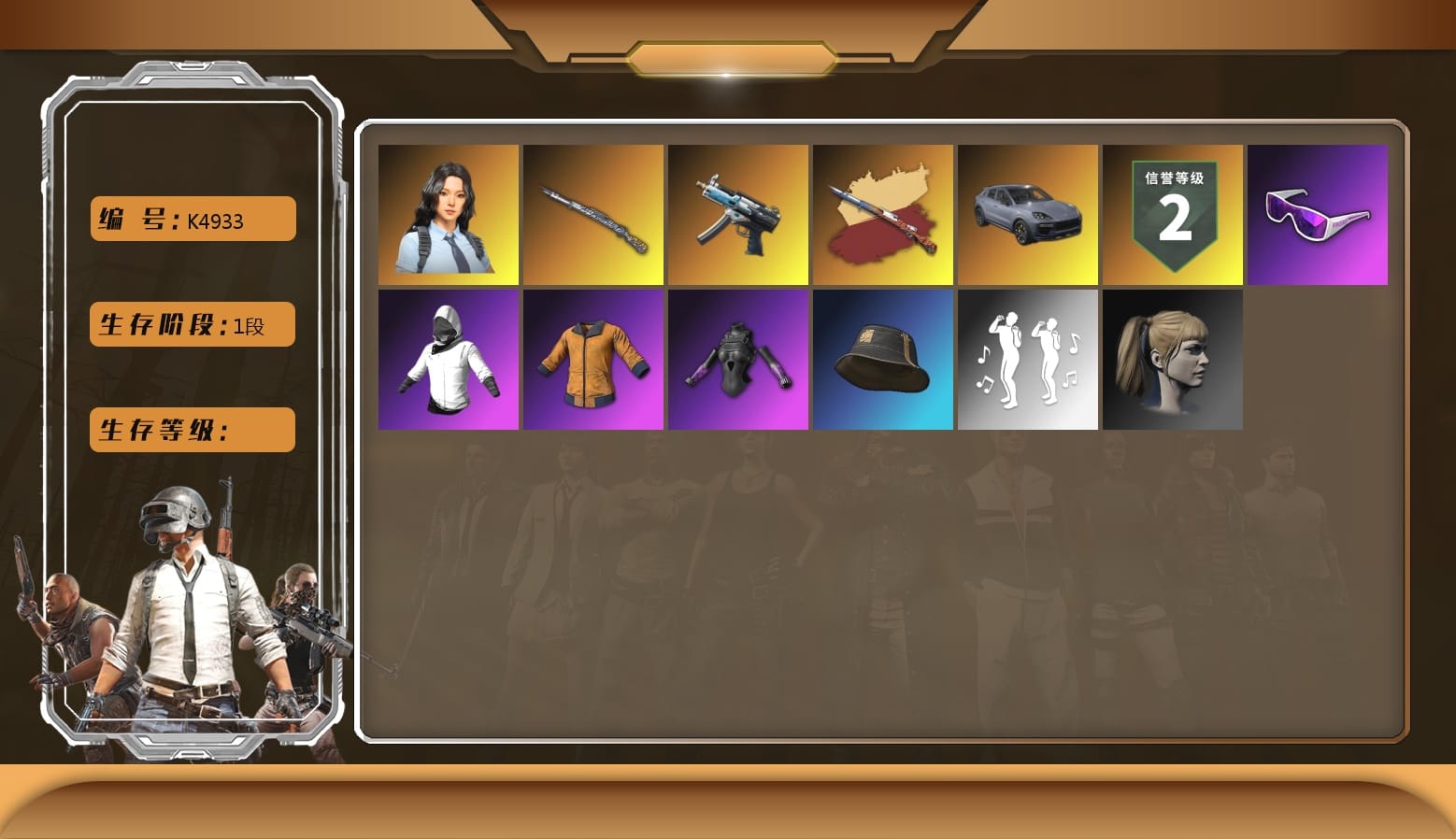Select the dark bucket hat item
Viewport: 1456px width, 839px height.
[883, 359]
